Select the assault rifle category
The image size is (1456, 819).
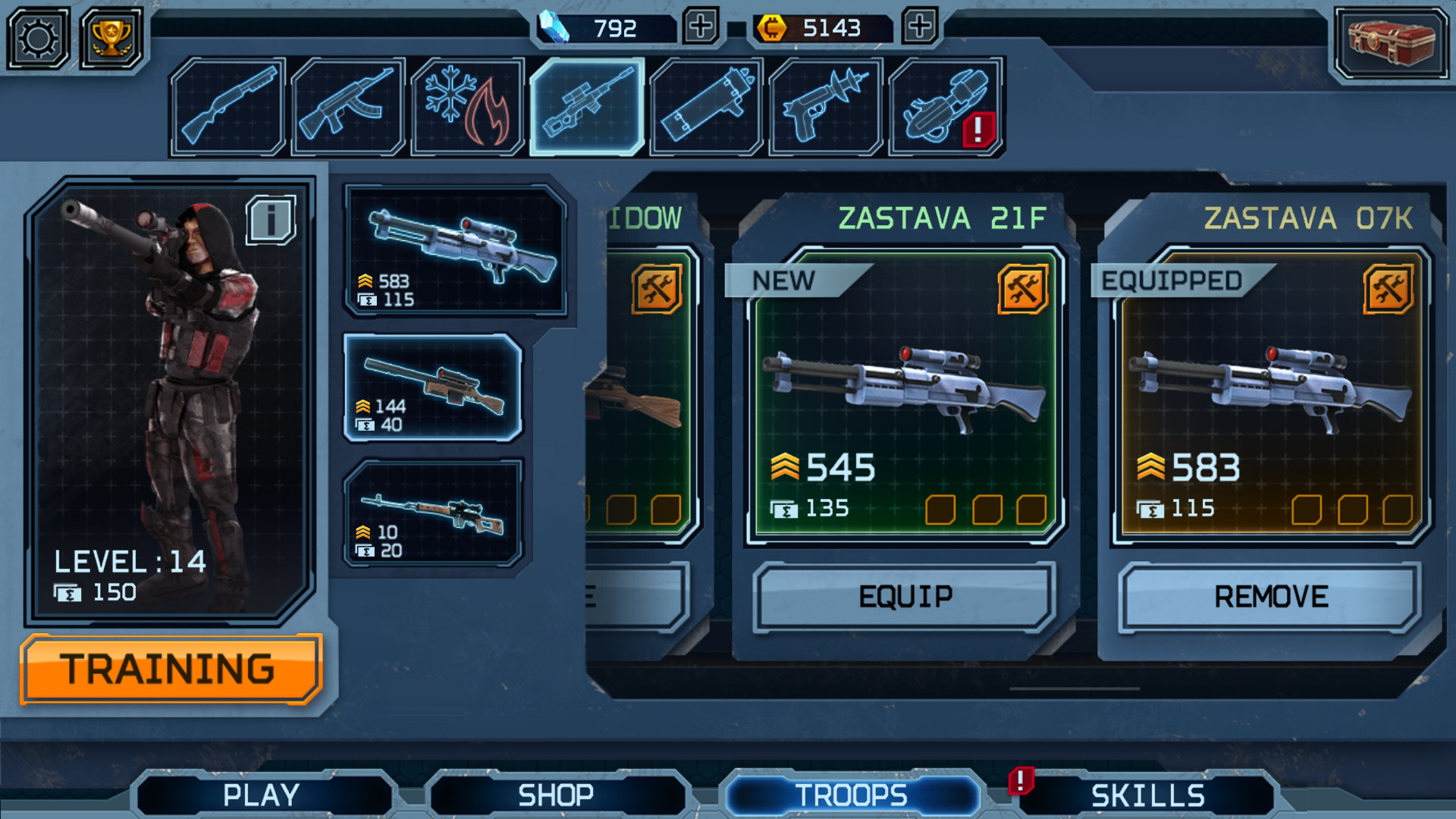pyautogui.click(x=347, y=106)
